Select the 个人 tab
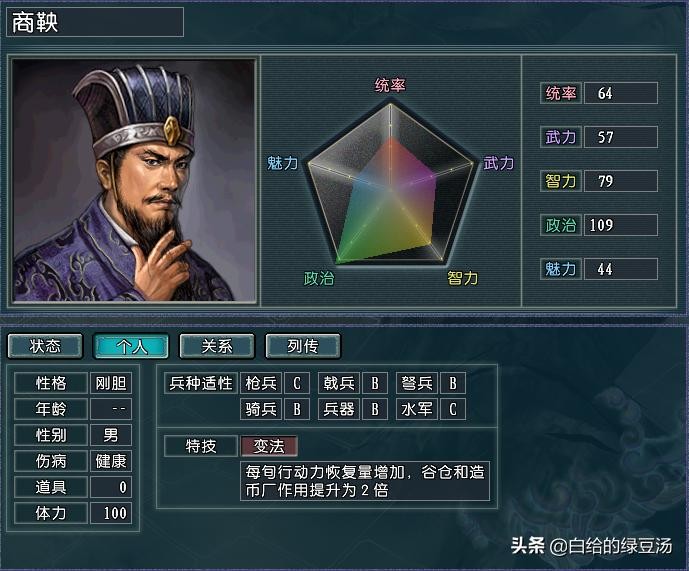The width and height of the screenshot is (689, 571). pos(131,346)
